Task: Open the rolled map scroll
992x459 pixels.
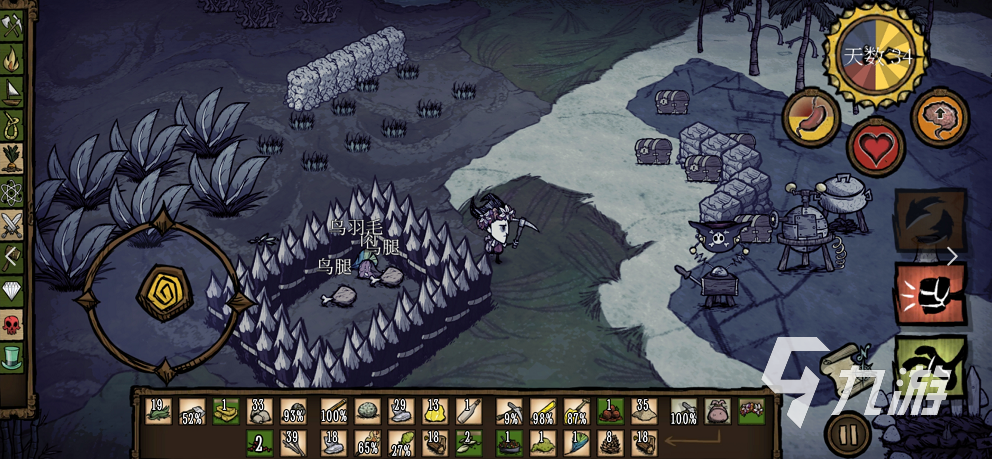Action: pyautogui.click(x=840, y=362)
